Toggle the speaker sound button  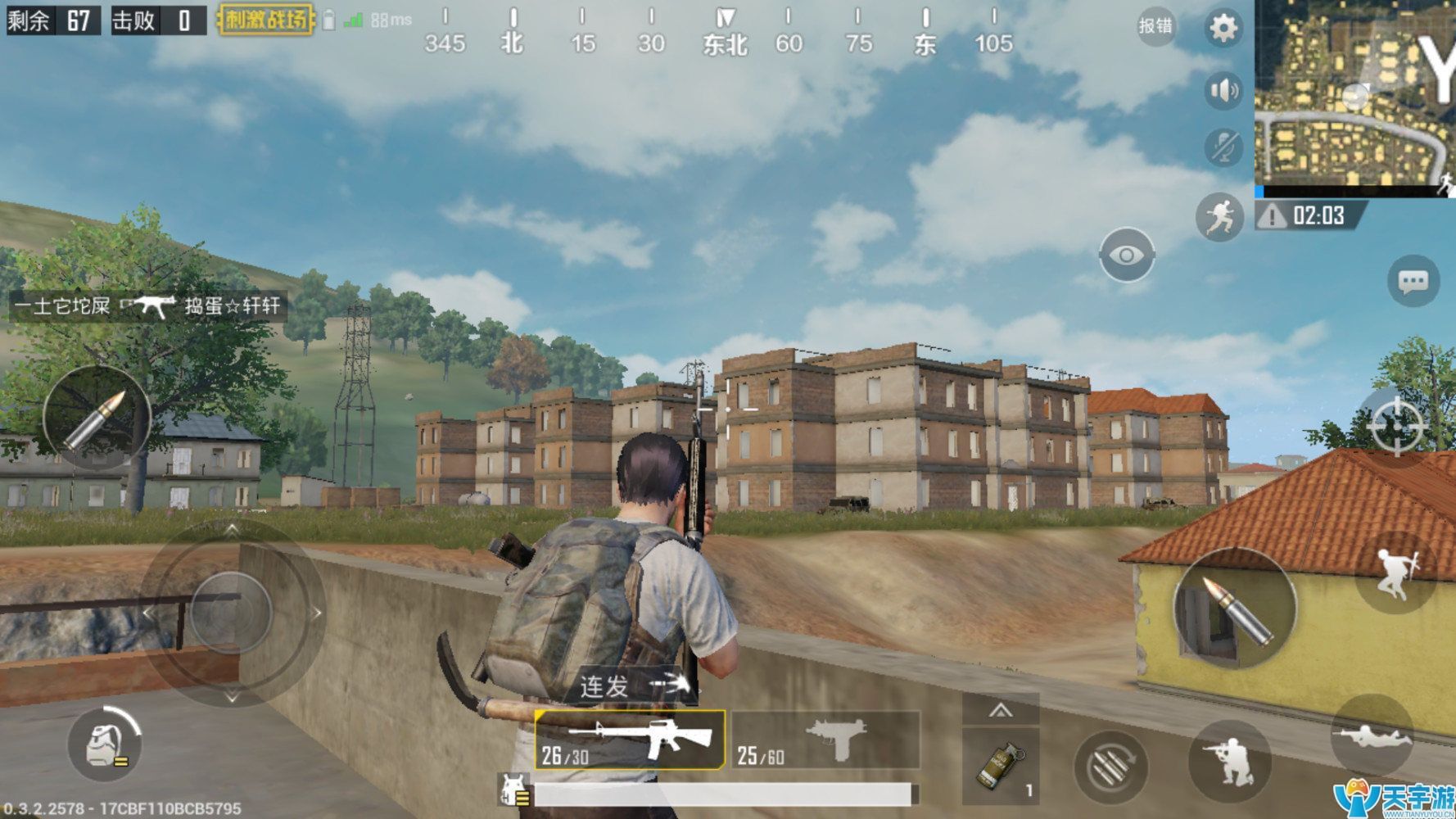tap(1223, 90)
